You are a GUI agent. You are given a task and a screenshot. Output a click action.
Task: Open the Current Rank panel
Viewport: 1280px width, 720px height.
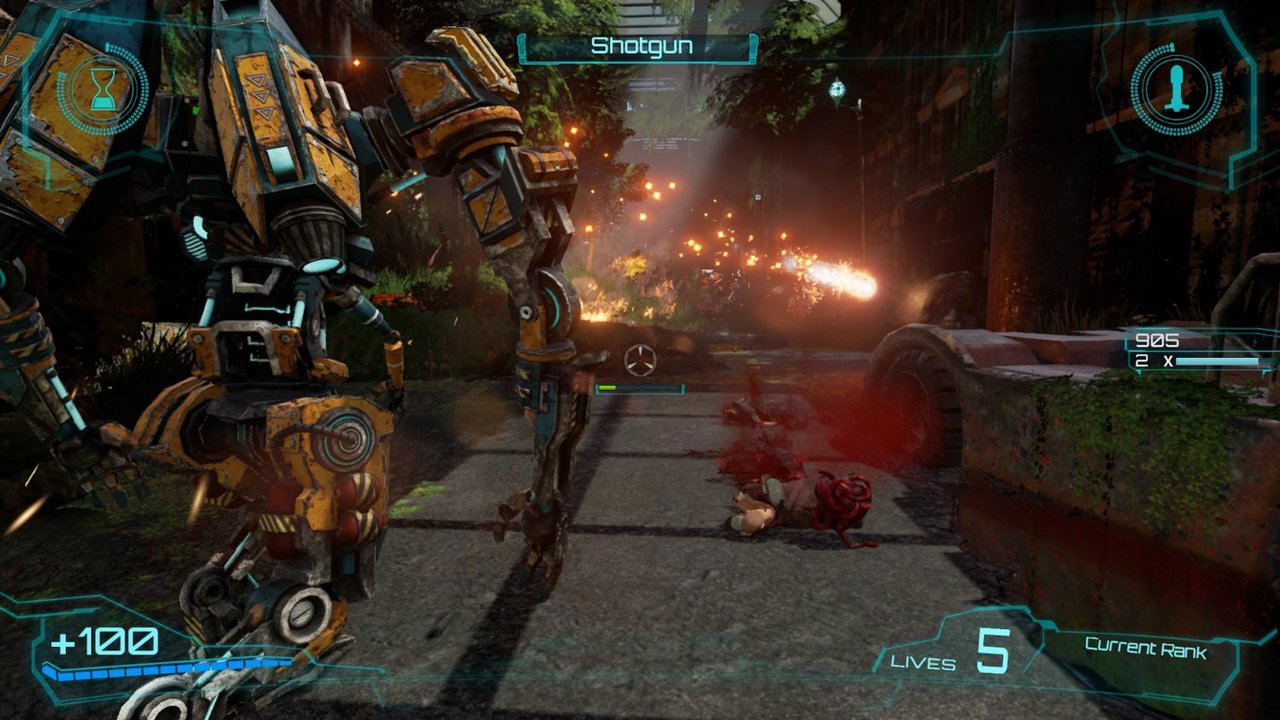[x=1145, y=649]
